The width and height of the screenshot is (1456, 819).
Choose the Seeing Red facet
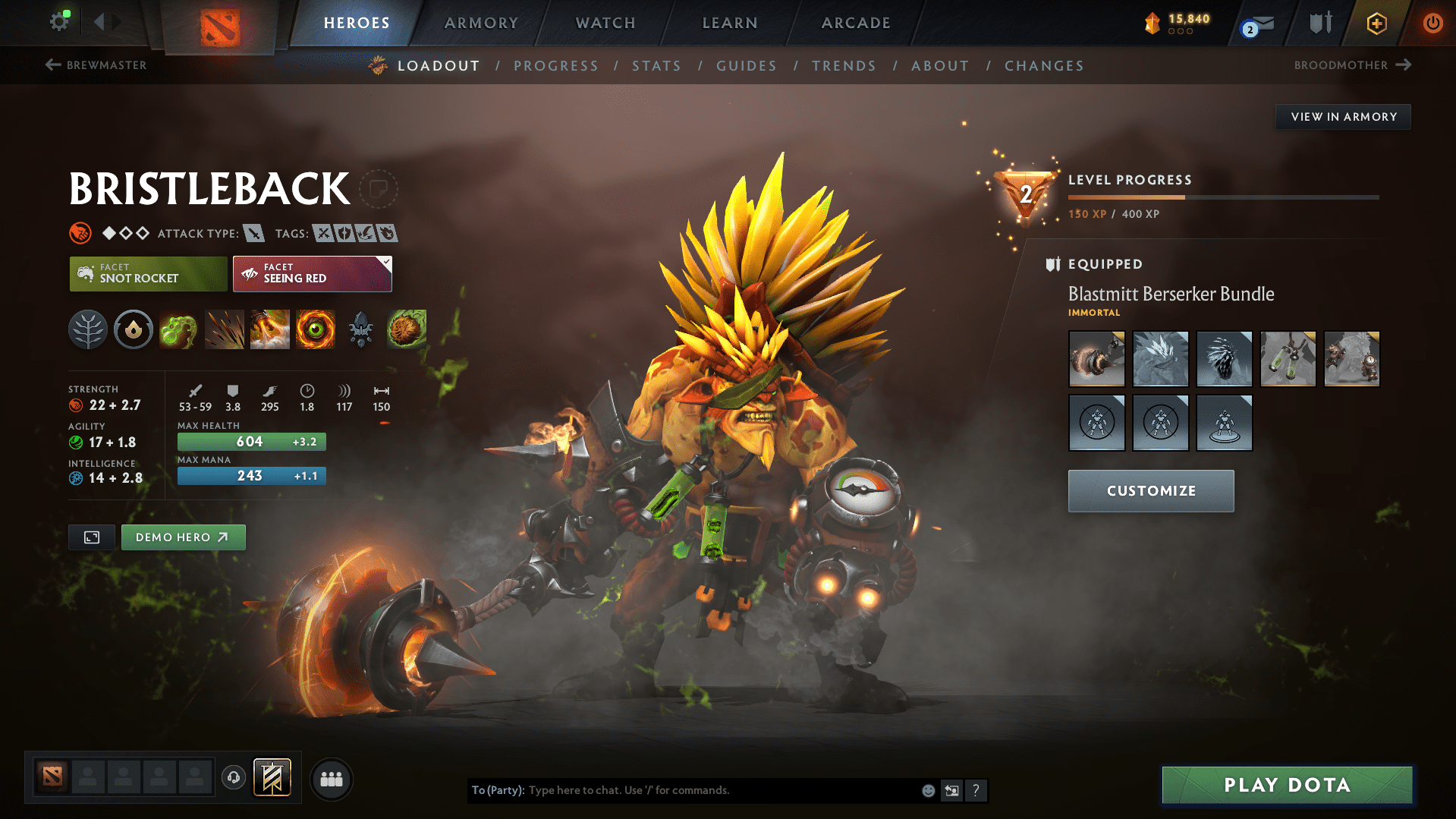coord(312,274)
